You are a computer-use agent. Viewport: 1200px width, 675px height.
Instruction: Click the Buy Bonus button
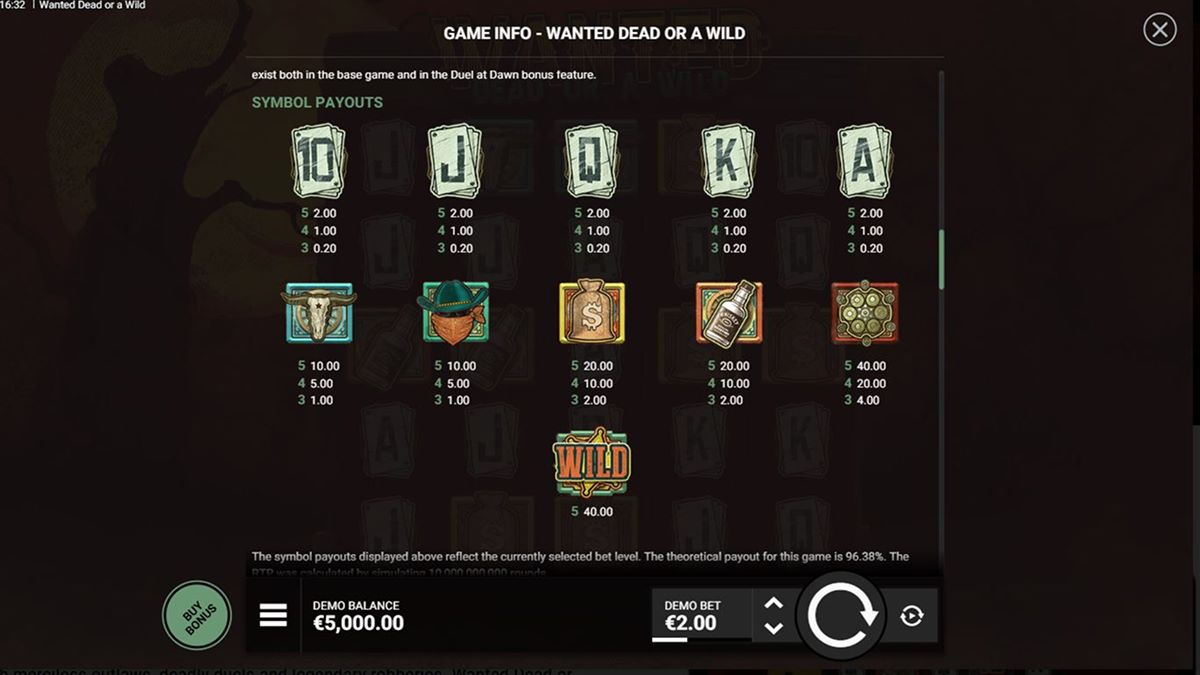pyautogui.click(x=197, y=615)
